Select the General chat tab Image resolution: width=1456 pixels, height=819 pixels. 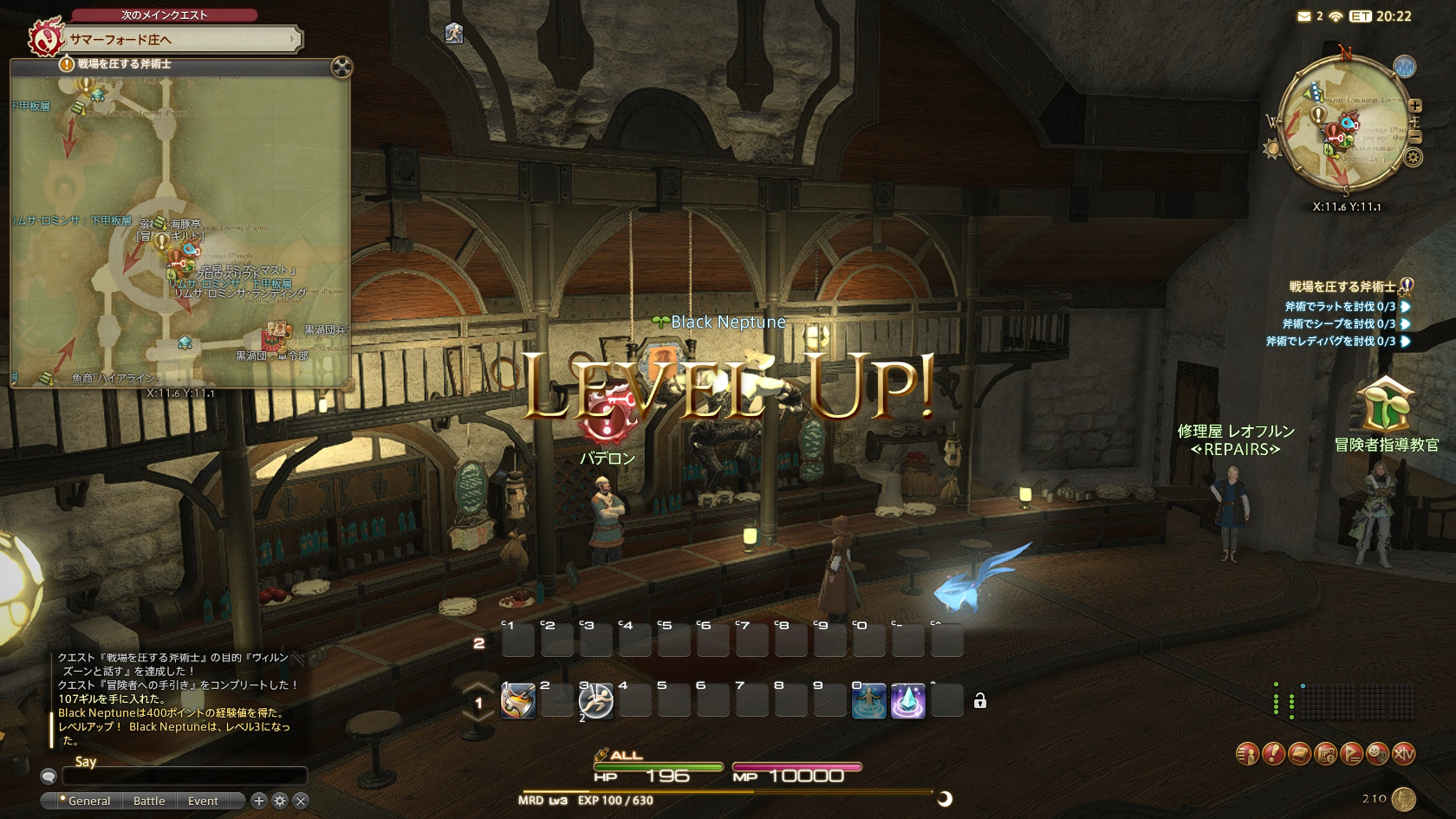point(88,801)
